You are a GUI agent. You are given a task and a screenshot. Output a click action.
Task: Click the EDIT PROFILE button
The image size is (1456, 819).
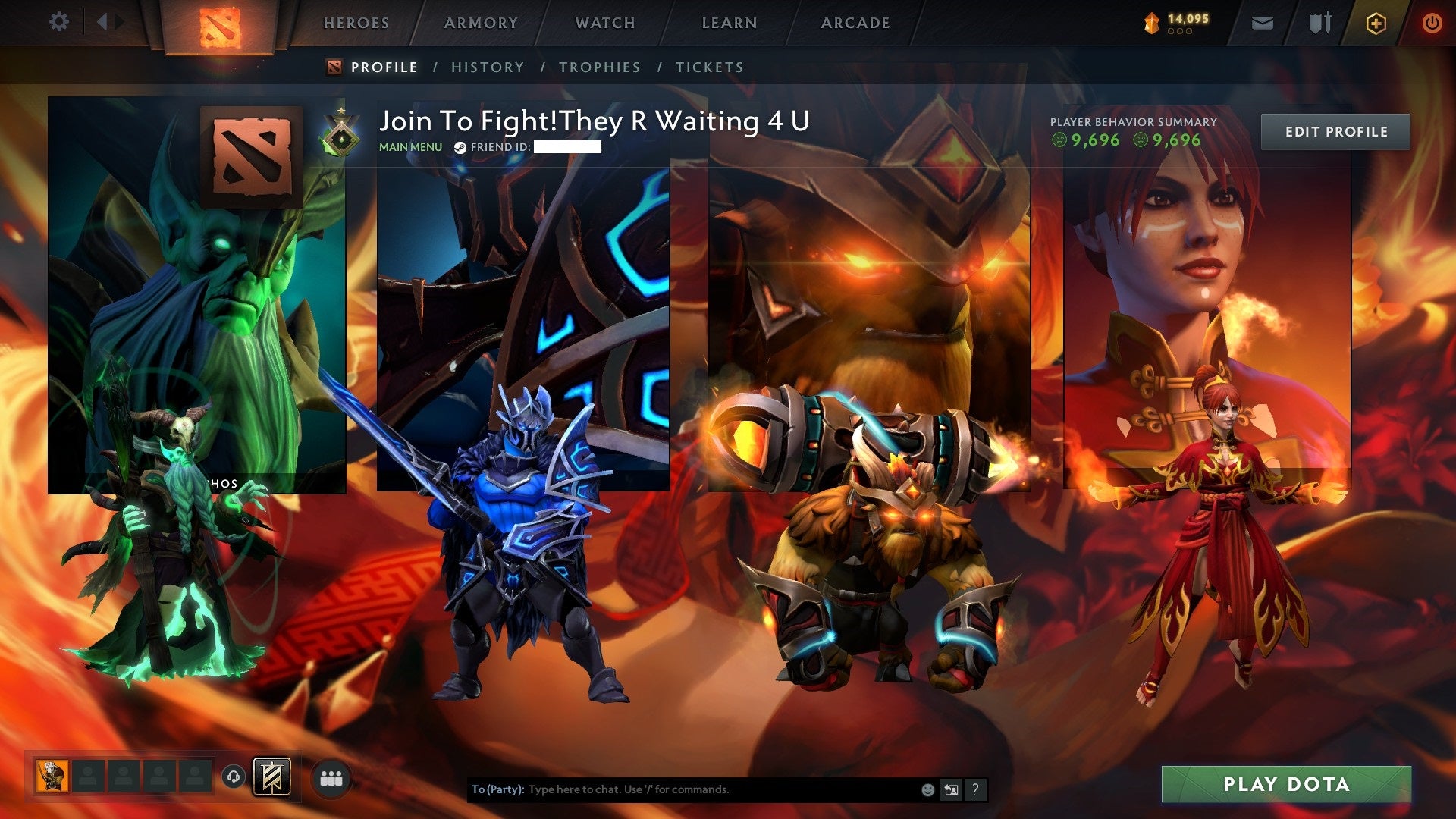[x=1335, y=130]
